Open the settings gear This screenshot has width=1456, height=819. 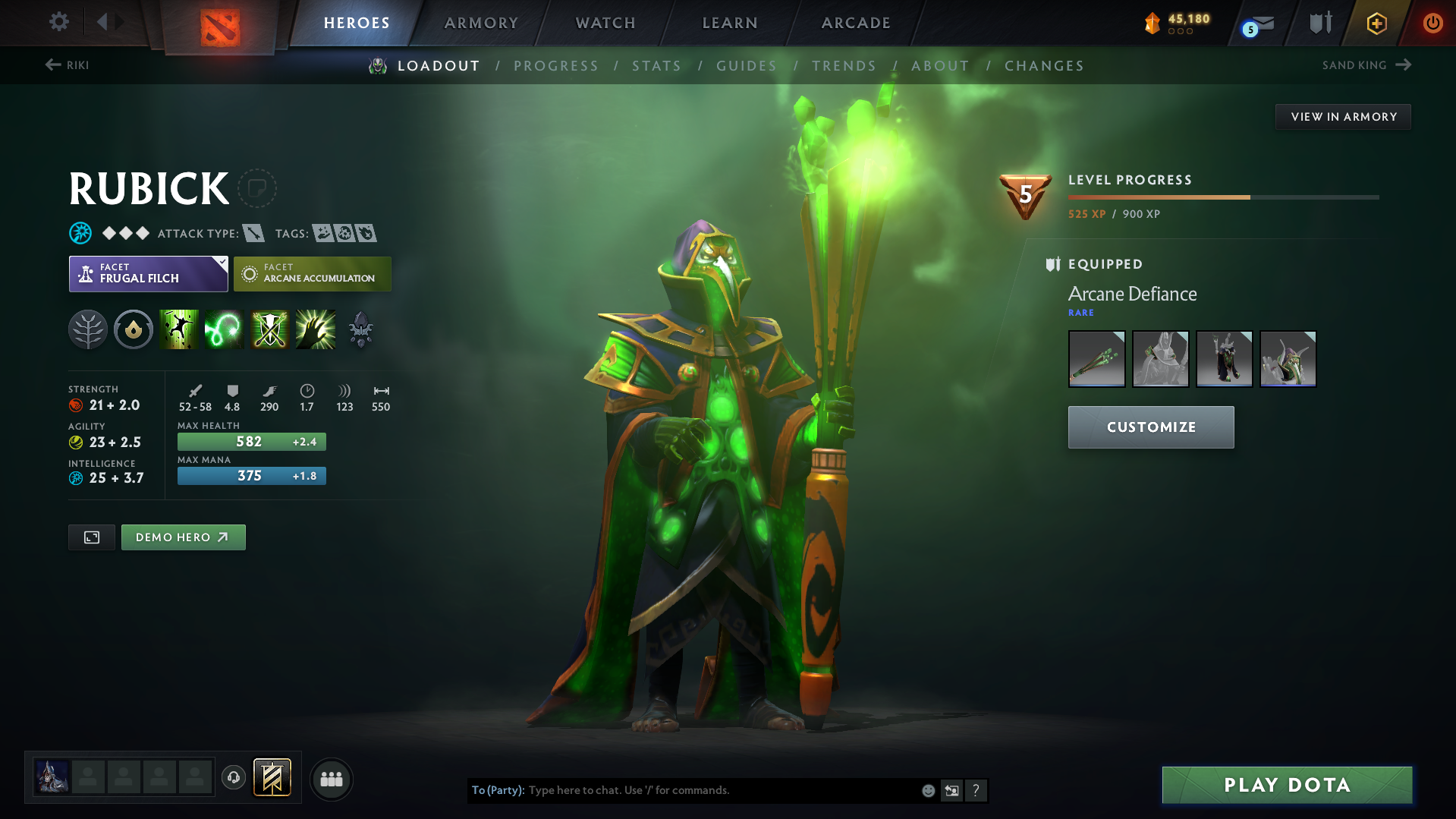(x=58, y=22)
